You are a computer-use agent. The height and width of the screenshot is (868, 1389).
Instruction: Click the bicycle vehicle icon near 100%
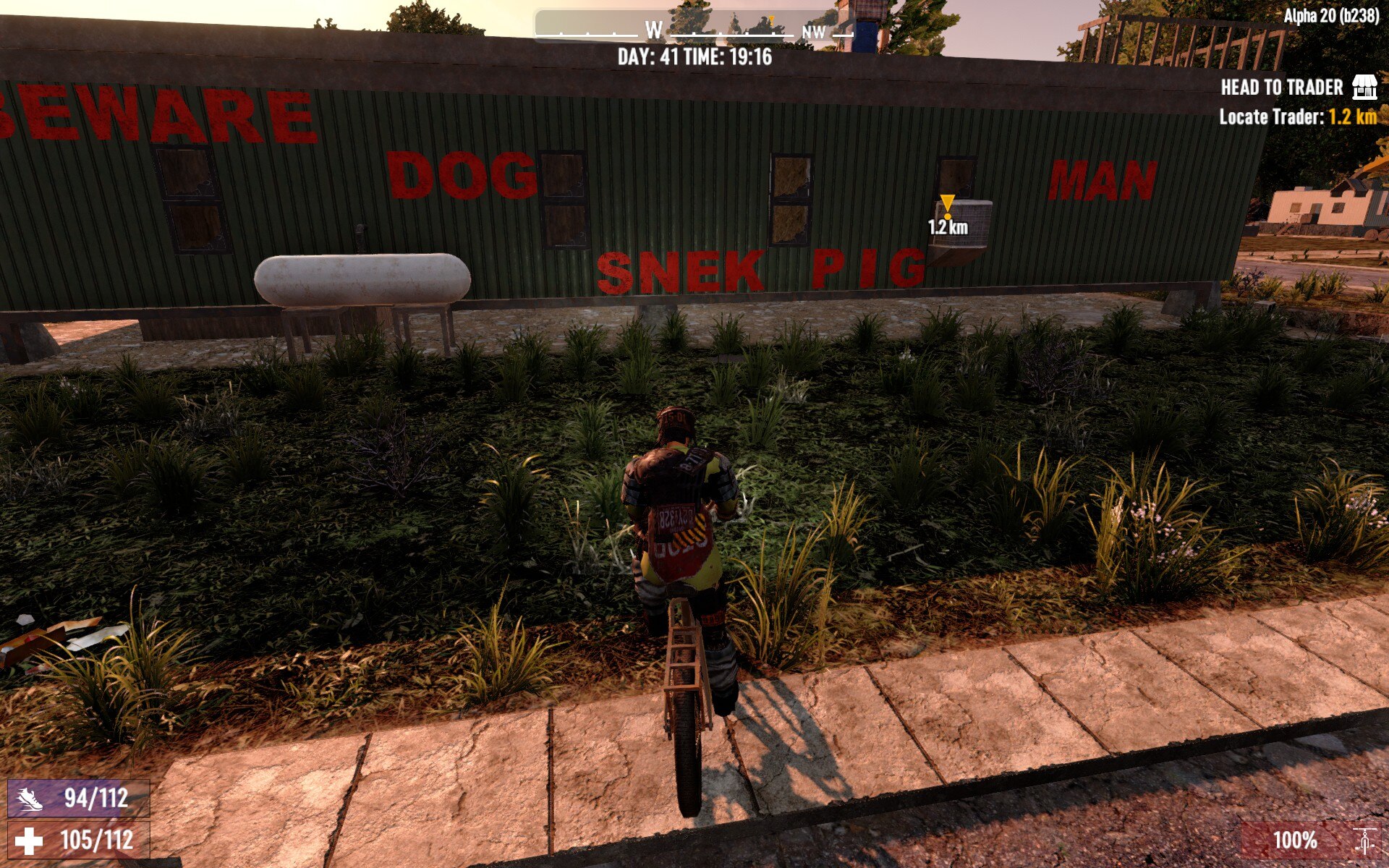pyautogui.click(x=1367, y=841)
